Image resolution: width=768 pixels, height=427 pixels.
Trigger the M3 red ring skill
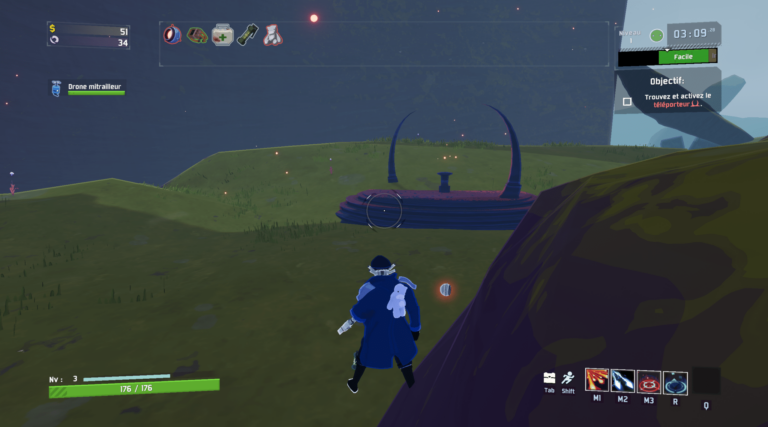point(649,381)
